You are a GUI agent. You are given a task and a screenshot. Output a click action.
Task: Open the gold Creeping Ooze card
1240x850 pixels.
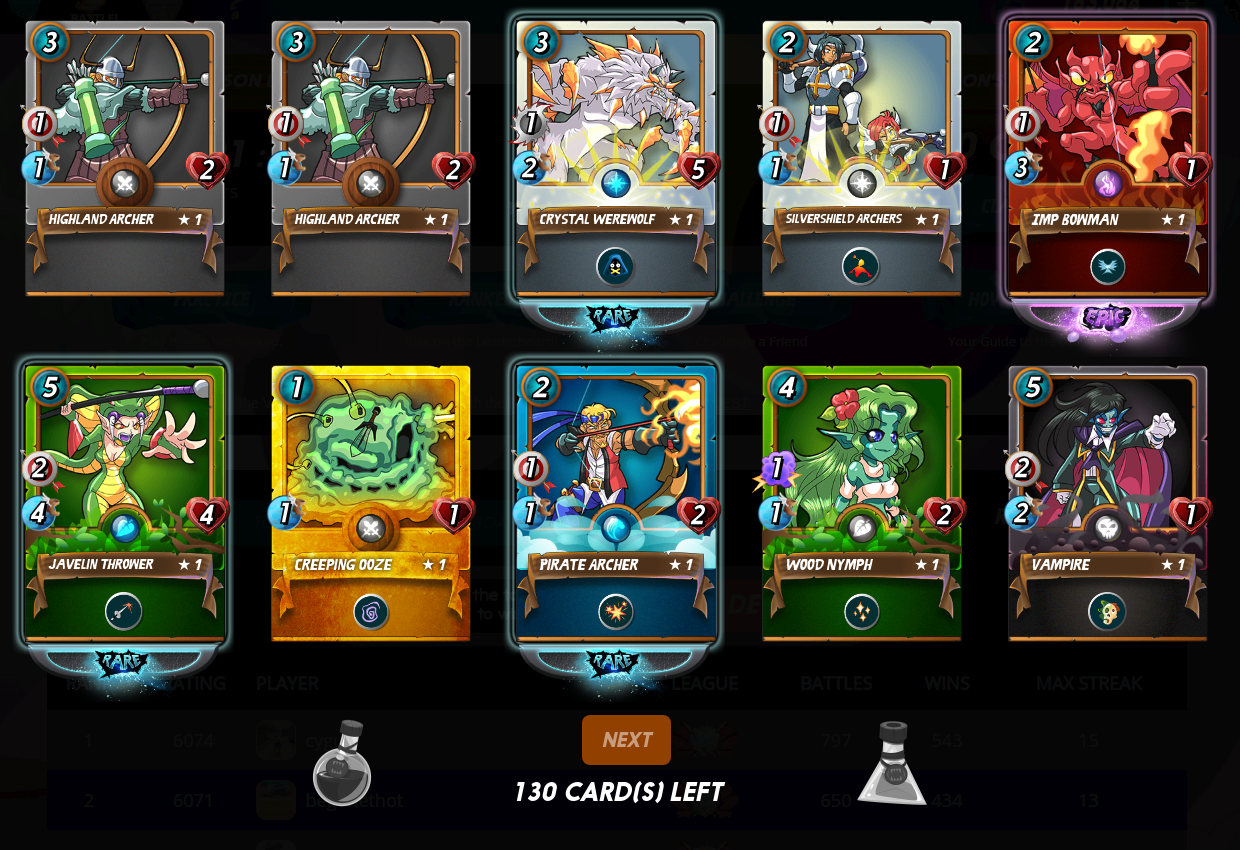pyautogui.click(x=370, y=503)
